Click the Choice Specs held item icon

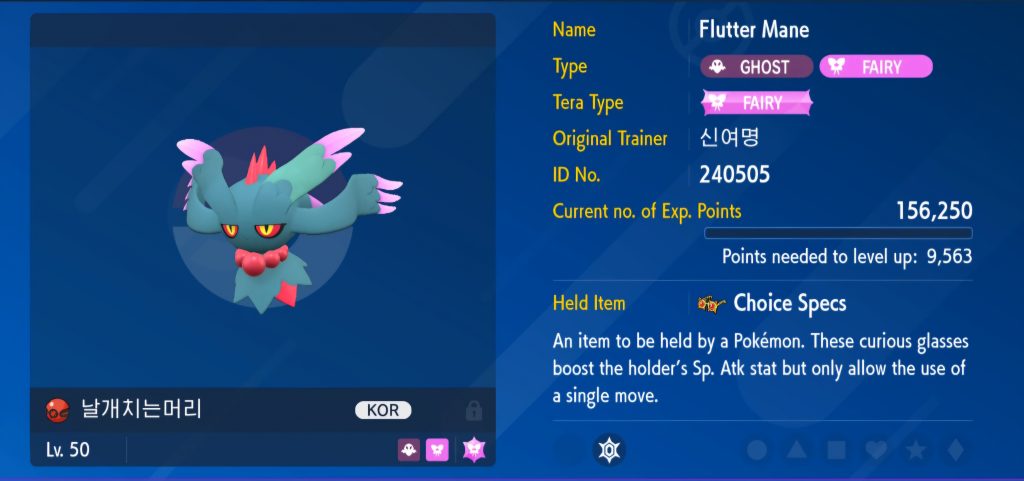point(711,303)
